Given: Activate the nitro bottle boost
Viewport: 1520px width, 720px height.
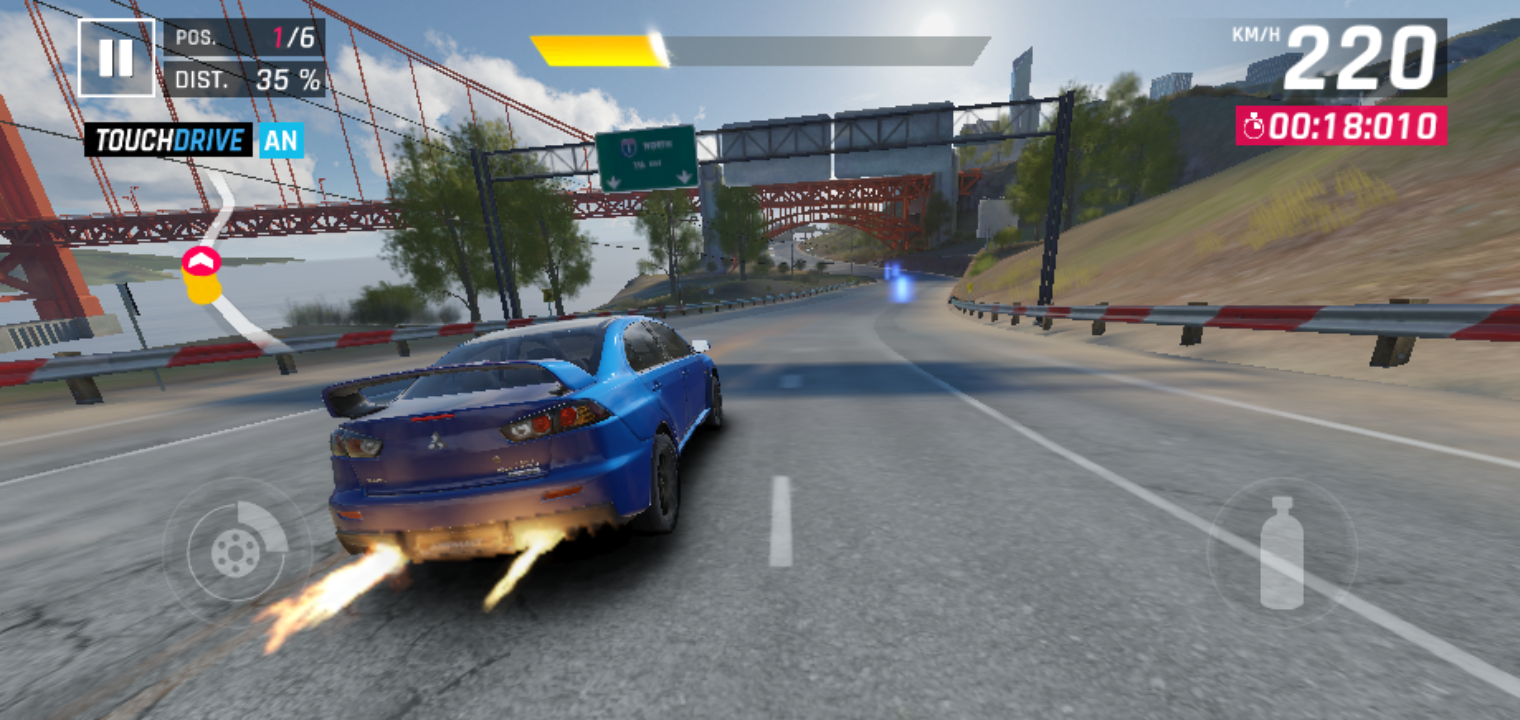Looking at the screenshot, I should coord(1281,552).
